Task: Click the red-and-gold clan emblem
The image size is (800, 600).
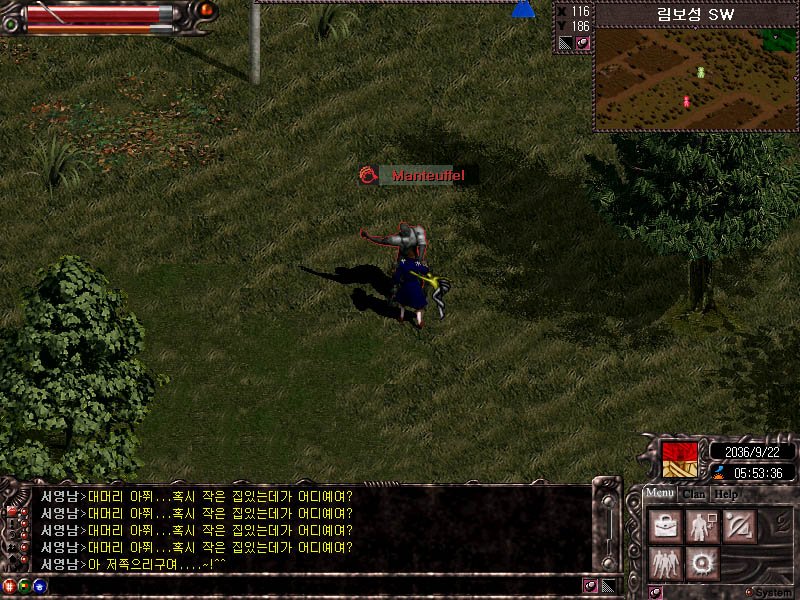Action: tap(680, 460)
